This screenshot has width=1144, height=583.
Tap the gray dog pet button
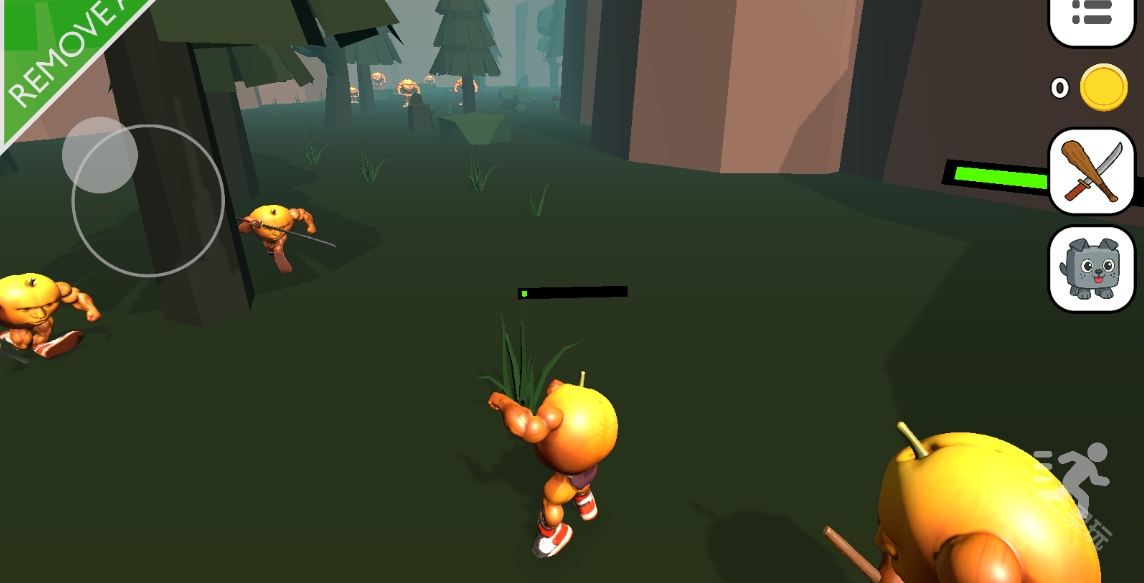[1091, 268]
